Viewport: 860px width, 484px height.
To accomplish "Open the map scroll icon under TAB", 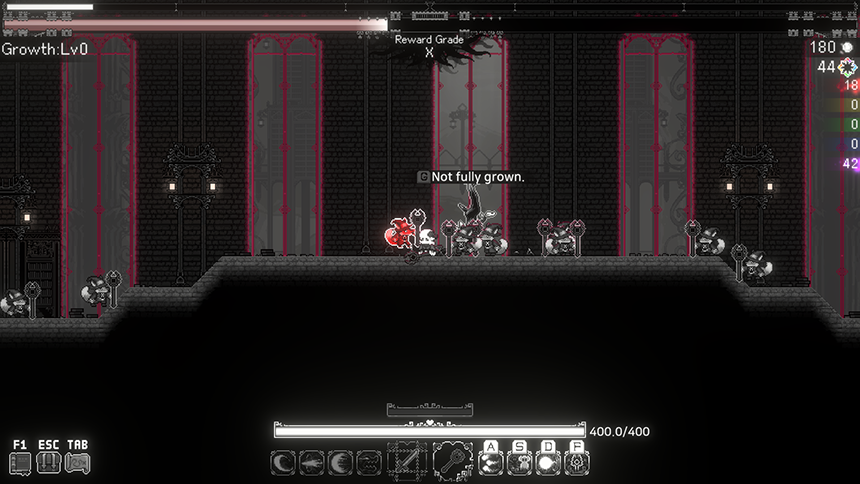I will (77, 463).
